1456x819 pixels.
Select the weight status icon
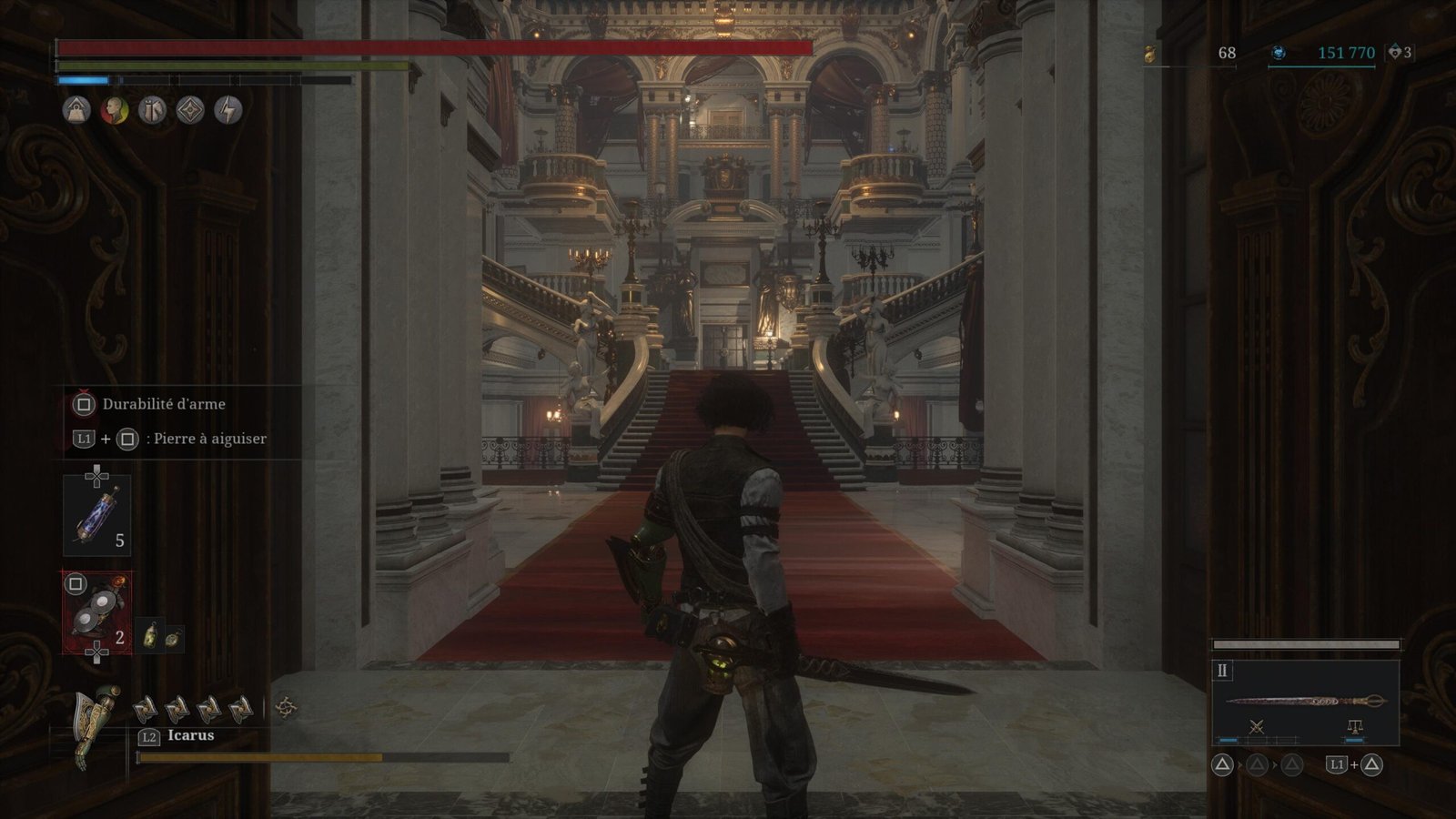point(76,110)
